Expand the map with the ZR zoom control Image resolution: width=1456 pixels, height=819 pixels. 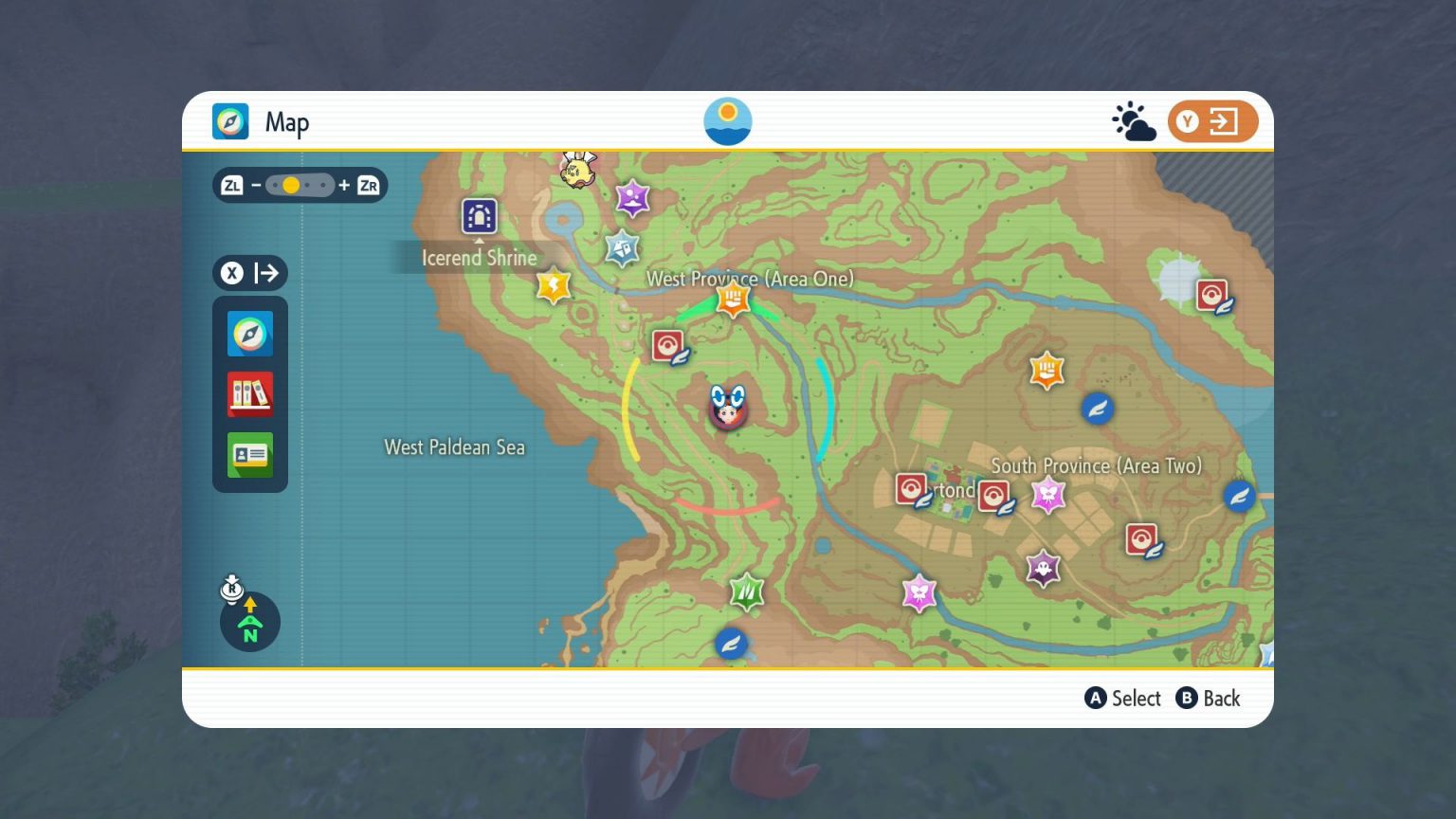point(370,185)
